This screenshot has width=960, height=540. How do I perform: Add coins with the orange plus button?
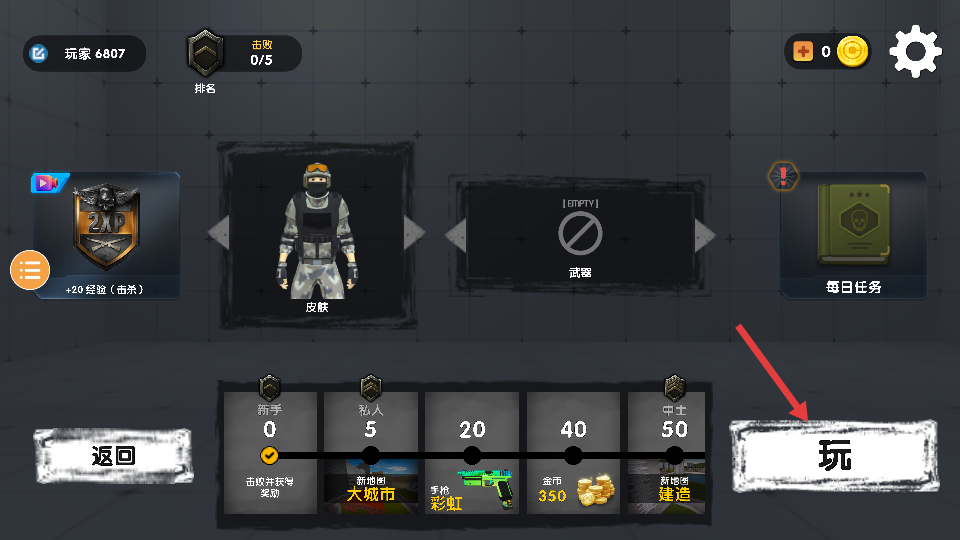point(803,52)
